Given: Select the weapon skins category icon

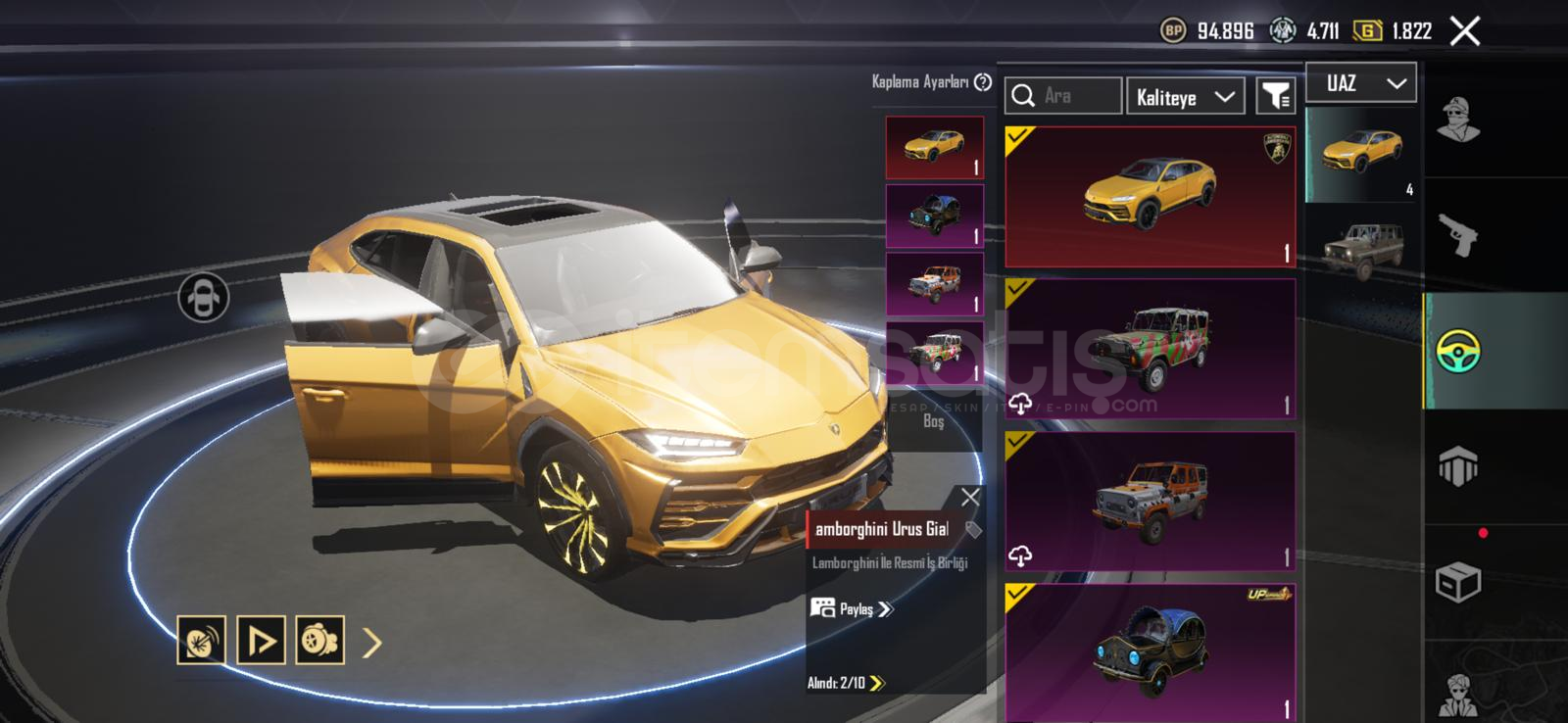Looking at the screenshot, I should 1460,235.
